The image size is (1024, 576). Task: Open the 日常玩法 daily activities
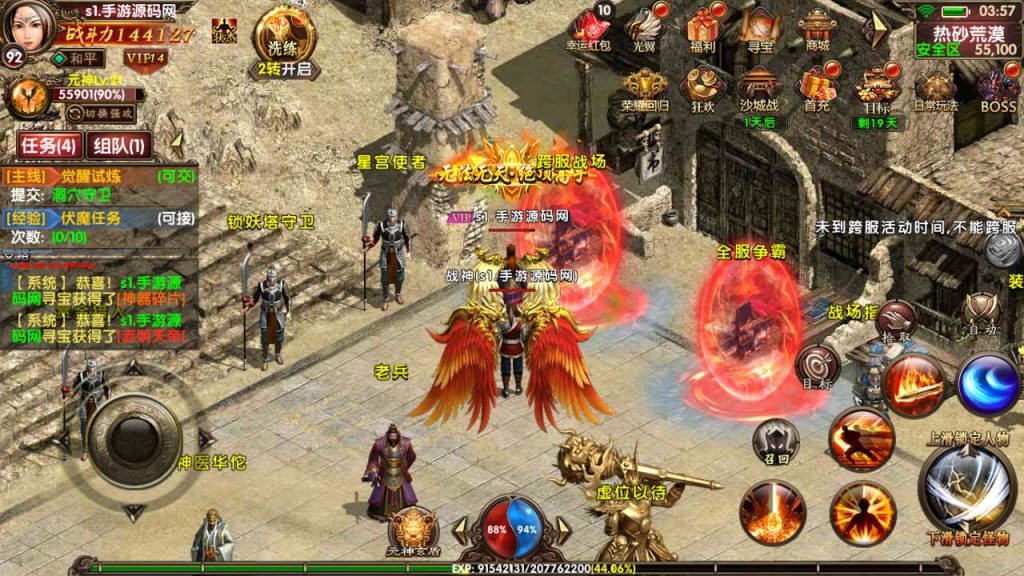tap(936, 90)
